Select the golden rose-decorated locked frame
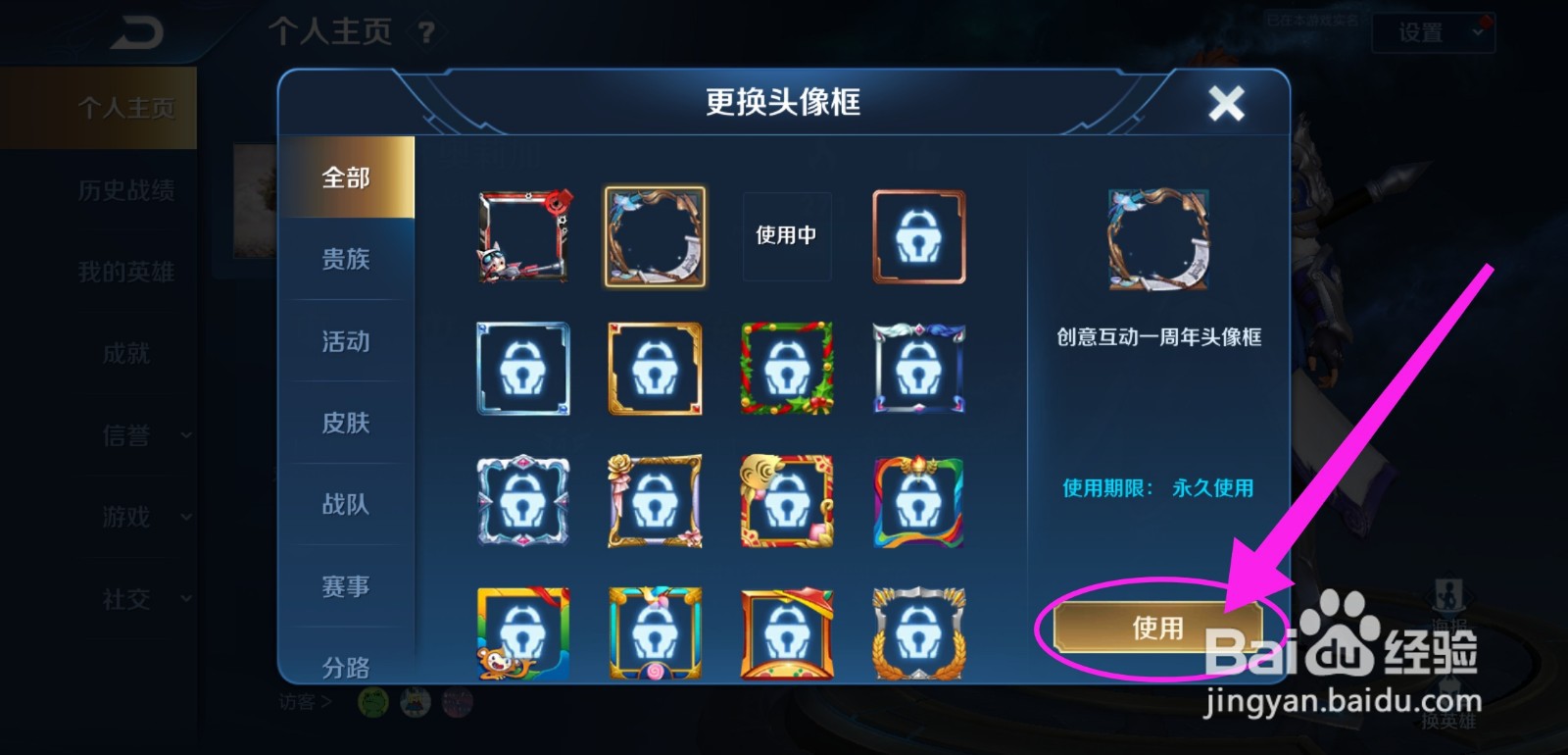1568x755 pixels. point(655,501)
